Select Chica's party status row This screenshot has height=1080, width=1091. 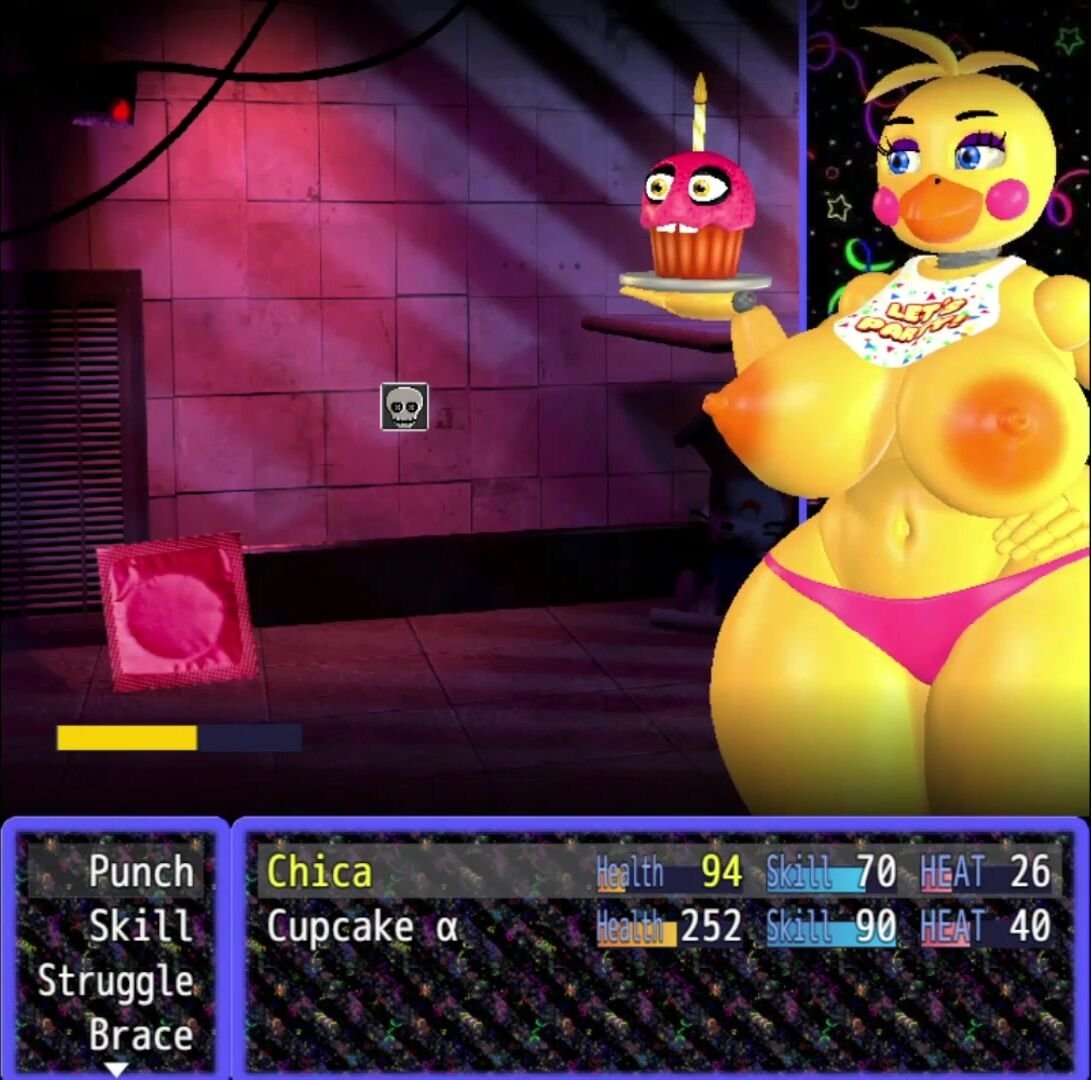pyautogui.click(x=658, y=872)
